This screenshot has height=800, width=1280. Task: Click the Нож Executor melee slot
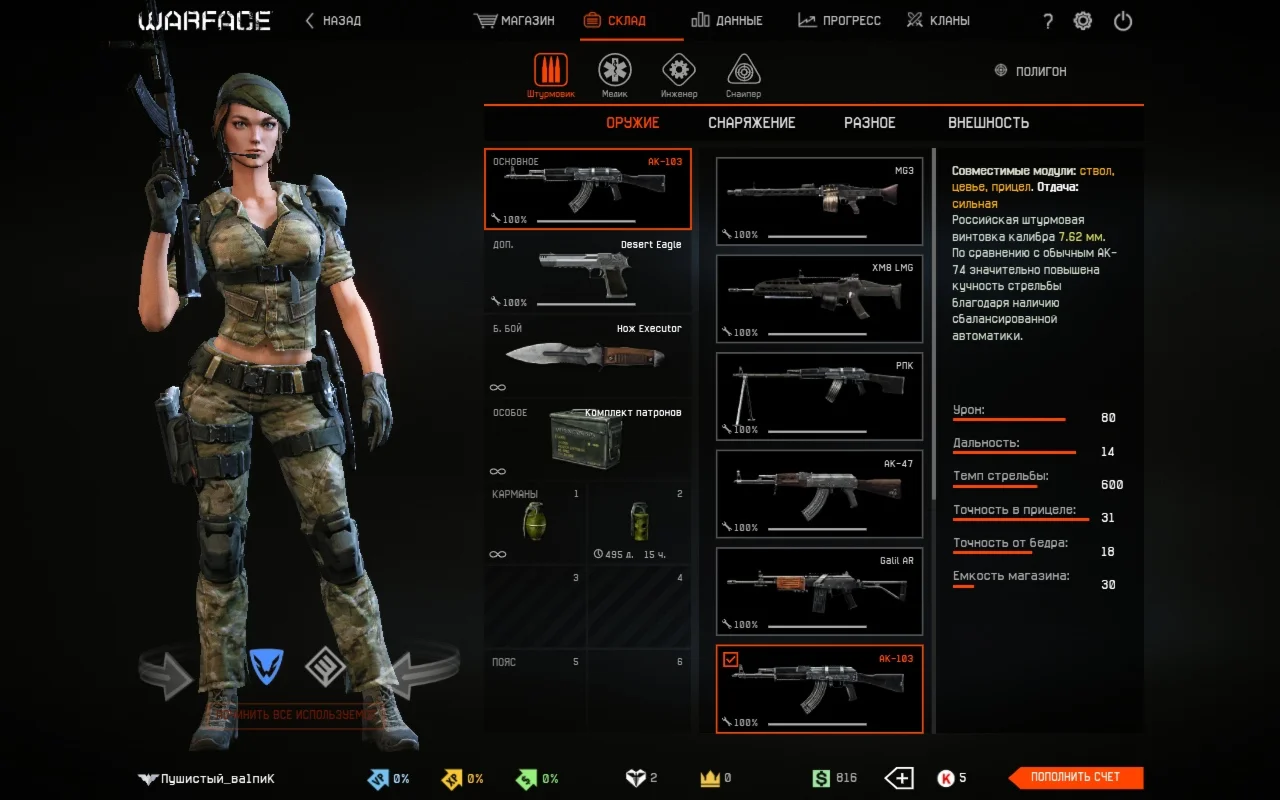pyautogui.click(x=588, y=355)
